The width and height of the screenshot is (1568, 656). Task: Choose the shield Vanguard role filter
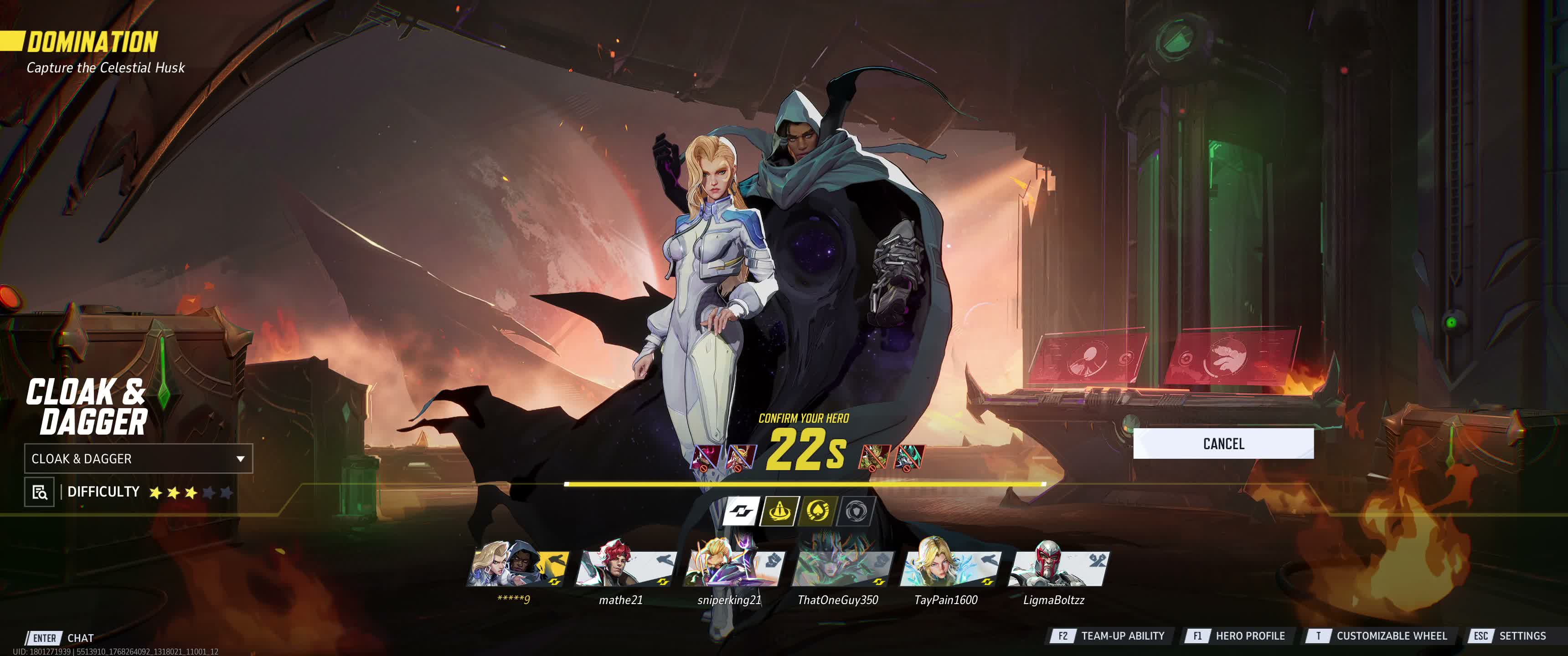point(855,511)
